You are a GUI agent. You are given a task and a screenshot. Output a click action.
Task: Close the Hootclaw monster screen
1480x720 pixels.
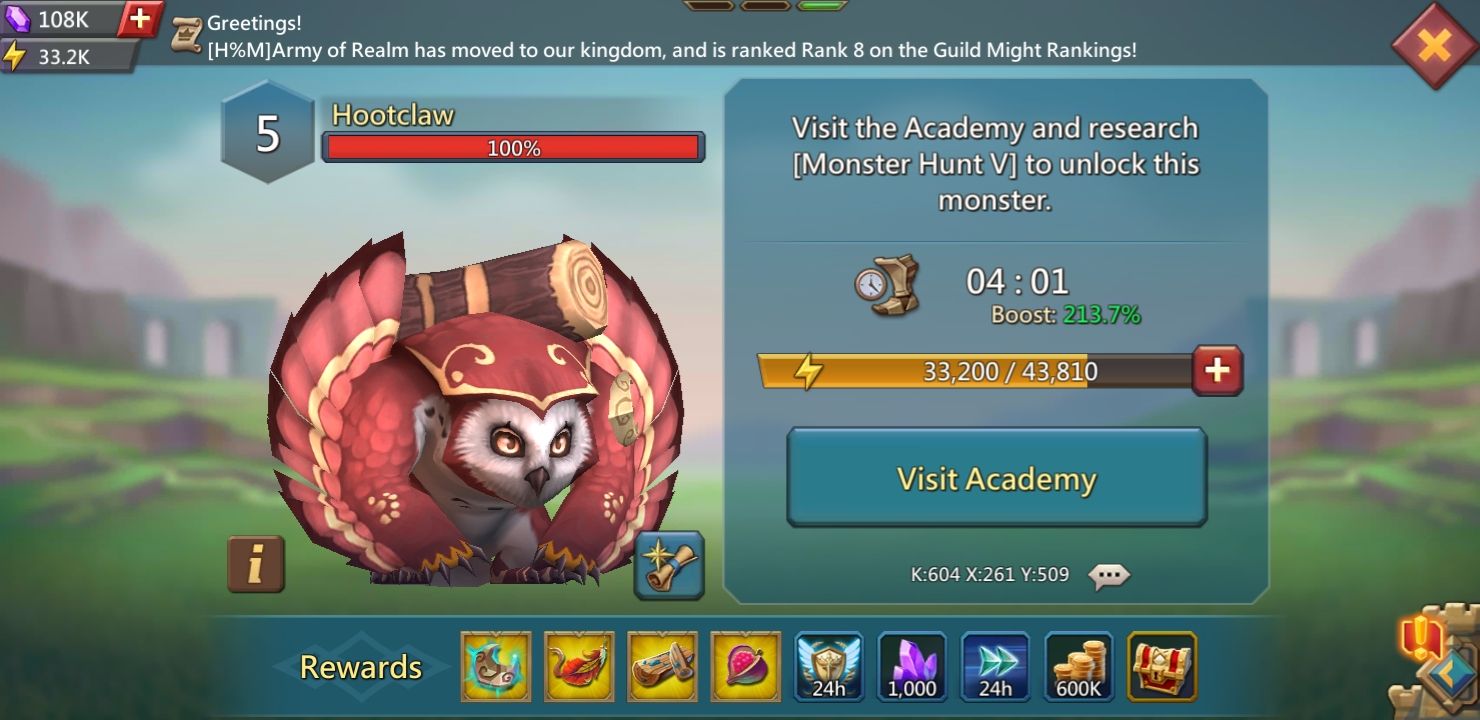[1433, 44]
